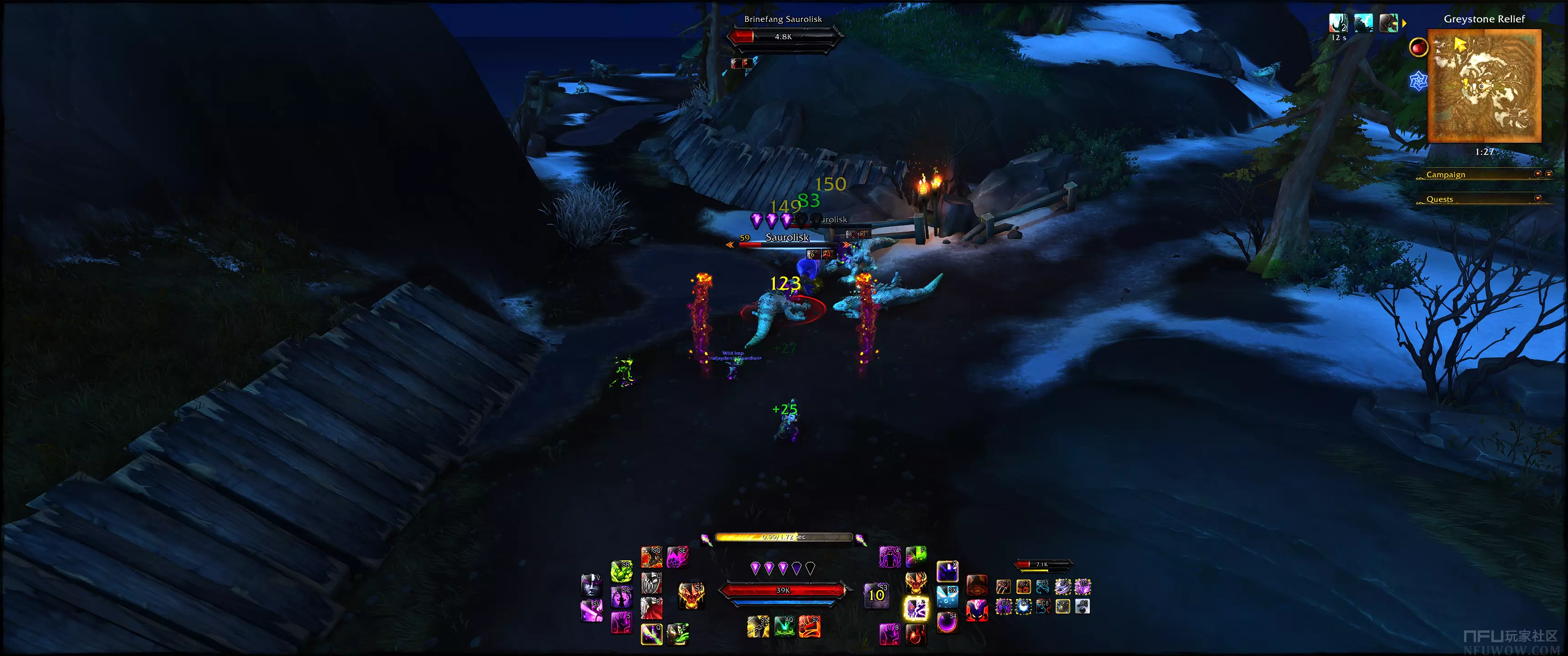Use the blue bubbles ability labeled SX
Image resolution: width=1568 pixels, height=656 pixels.
click(947, 597)
